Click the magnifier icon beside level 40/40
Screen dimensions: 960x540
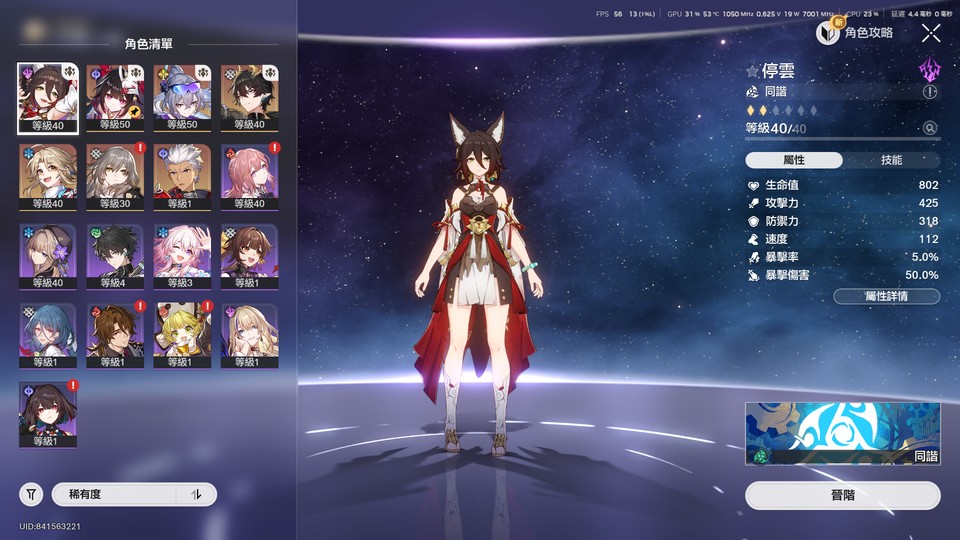(x=930, y=128)
